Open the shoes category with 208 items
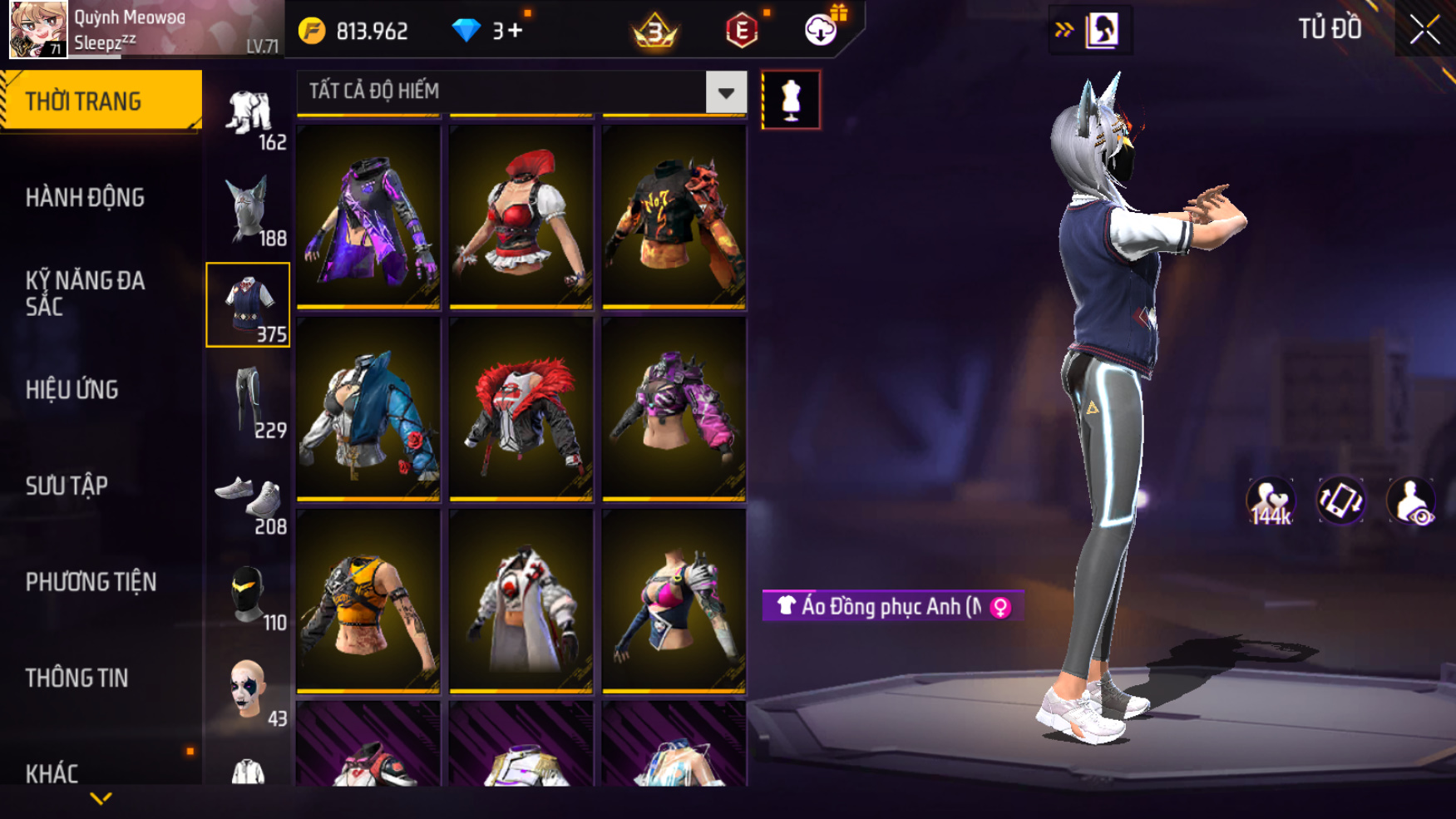This screenshot has width=1456, height=819. [x=248, y=498]
